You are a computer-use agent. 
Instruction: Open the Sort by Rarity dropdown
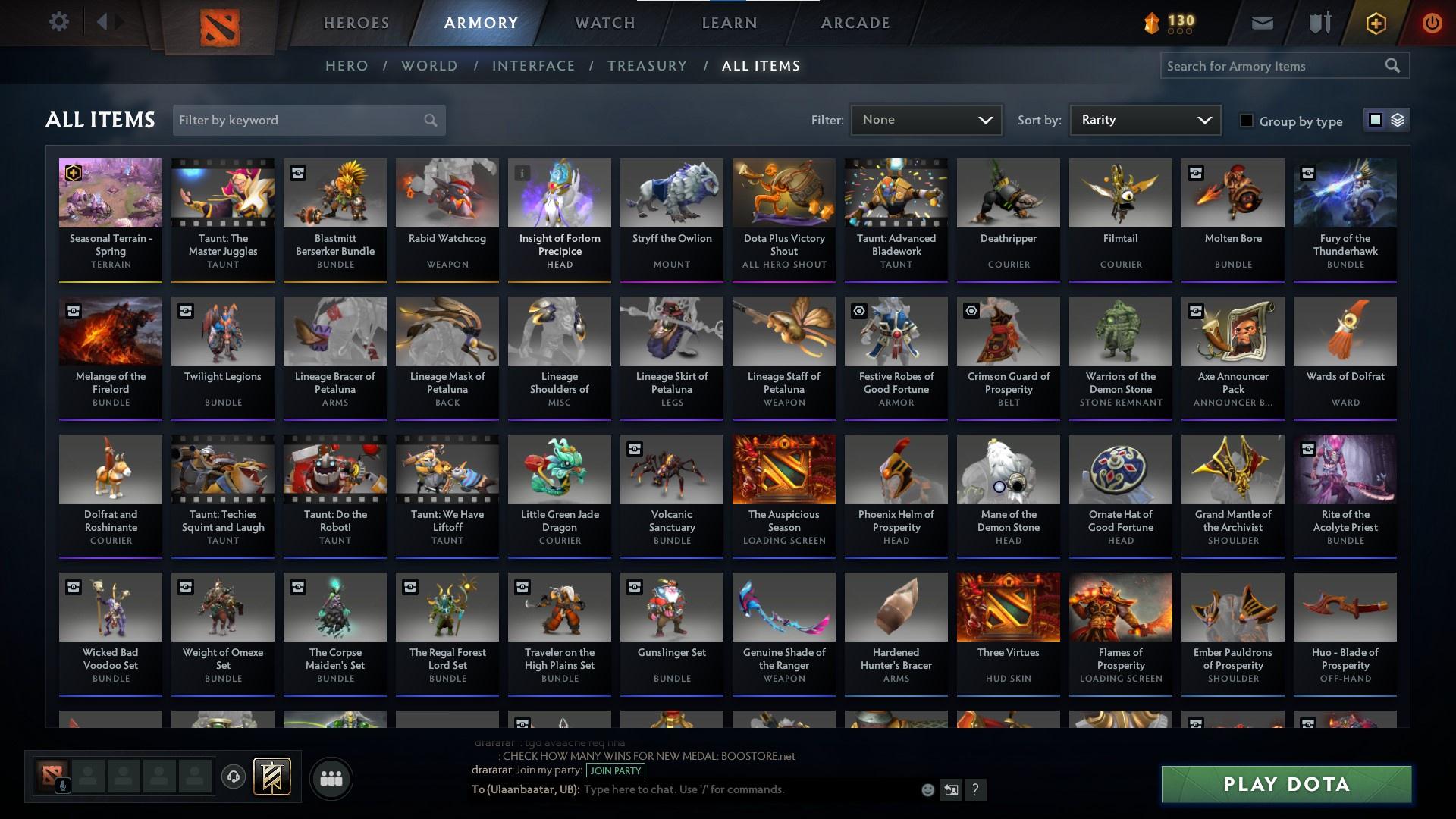coord(1144,119)
